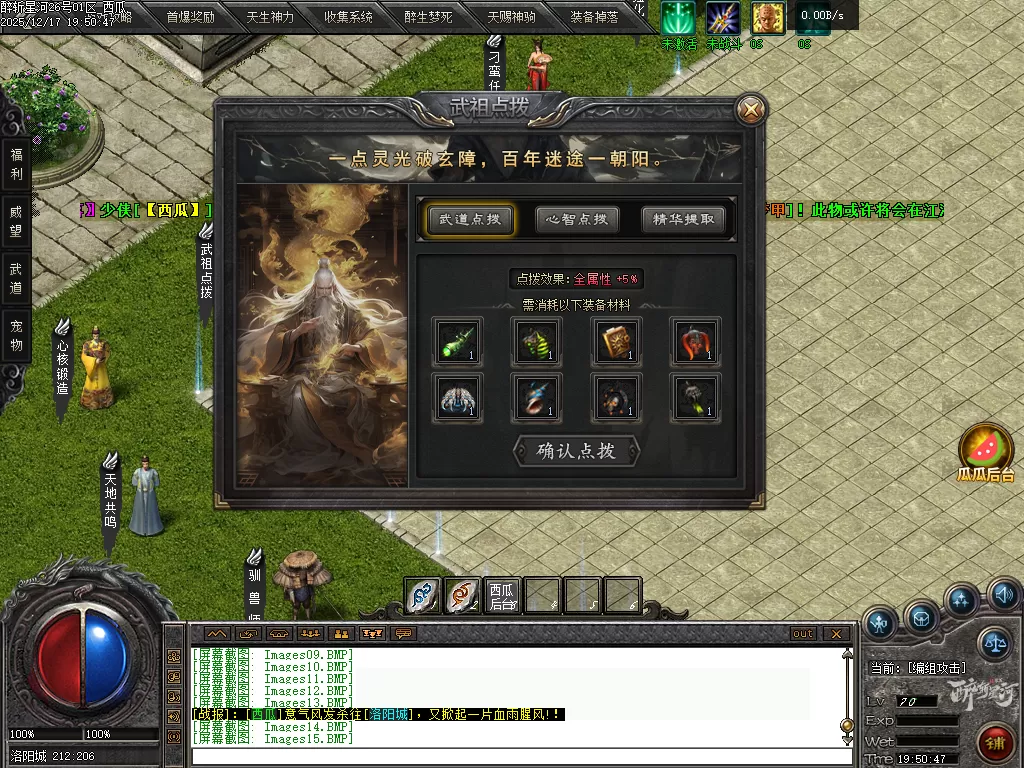Select the green cannon material slot
The width and height of the screenshot is (1024, 768).
tap(457, 341)
